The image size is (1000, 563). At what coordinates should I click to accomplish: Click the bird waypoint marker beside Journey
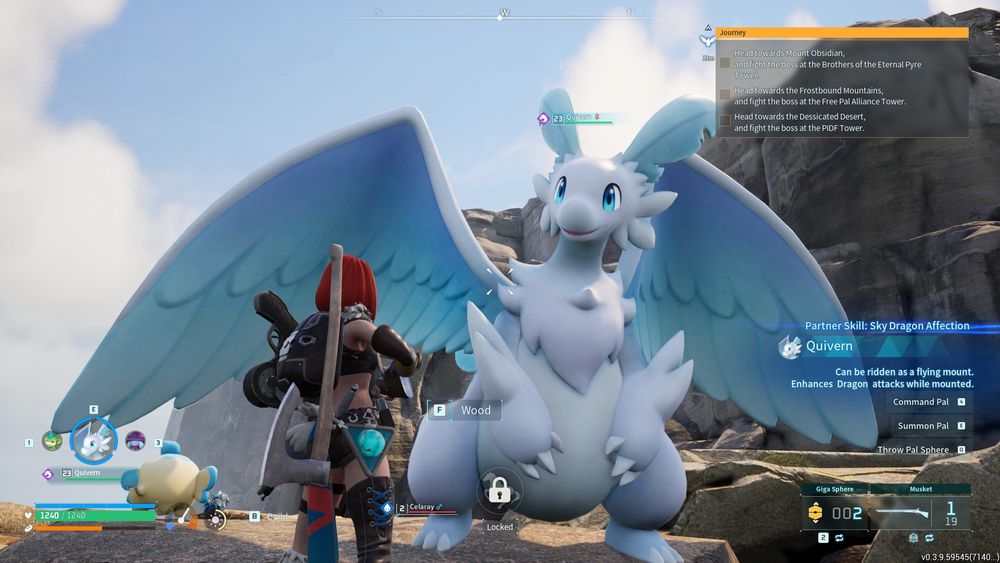pos(708,41)
